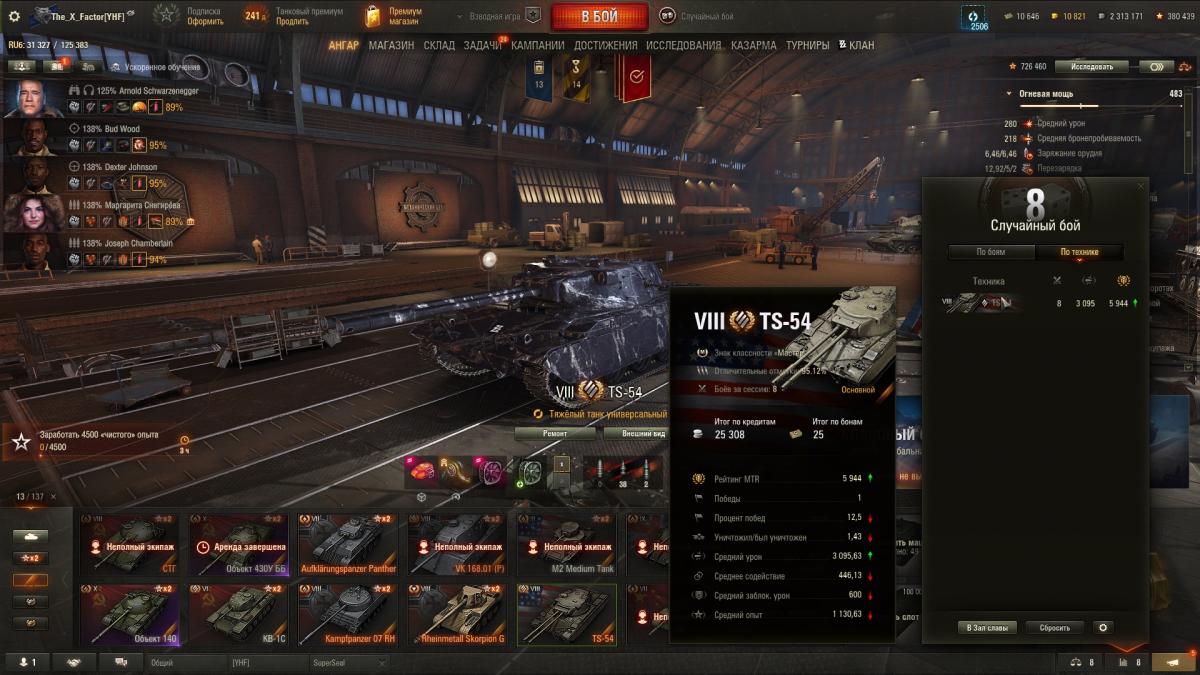Switch to the СКЛАД tab
Viewport: 1200px width, 675px height.
pyautogui.click(x=439, y=45)
